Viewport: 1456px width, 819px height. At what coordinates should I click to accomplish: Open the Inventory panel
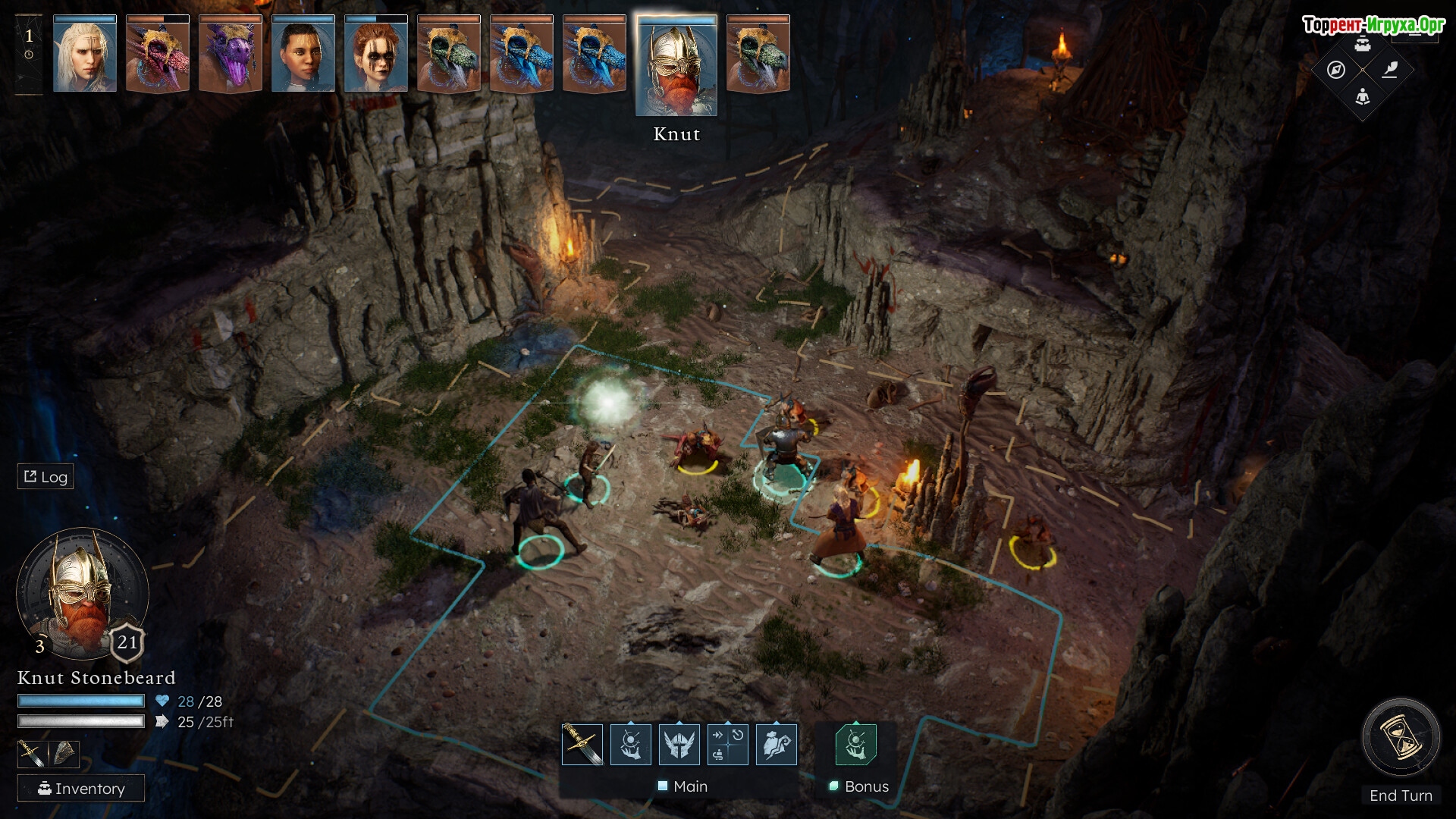pos(81,789)
